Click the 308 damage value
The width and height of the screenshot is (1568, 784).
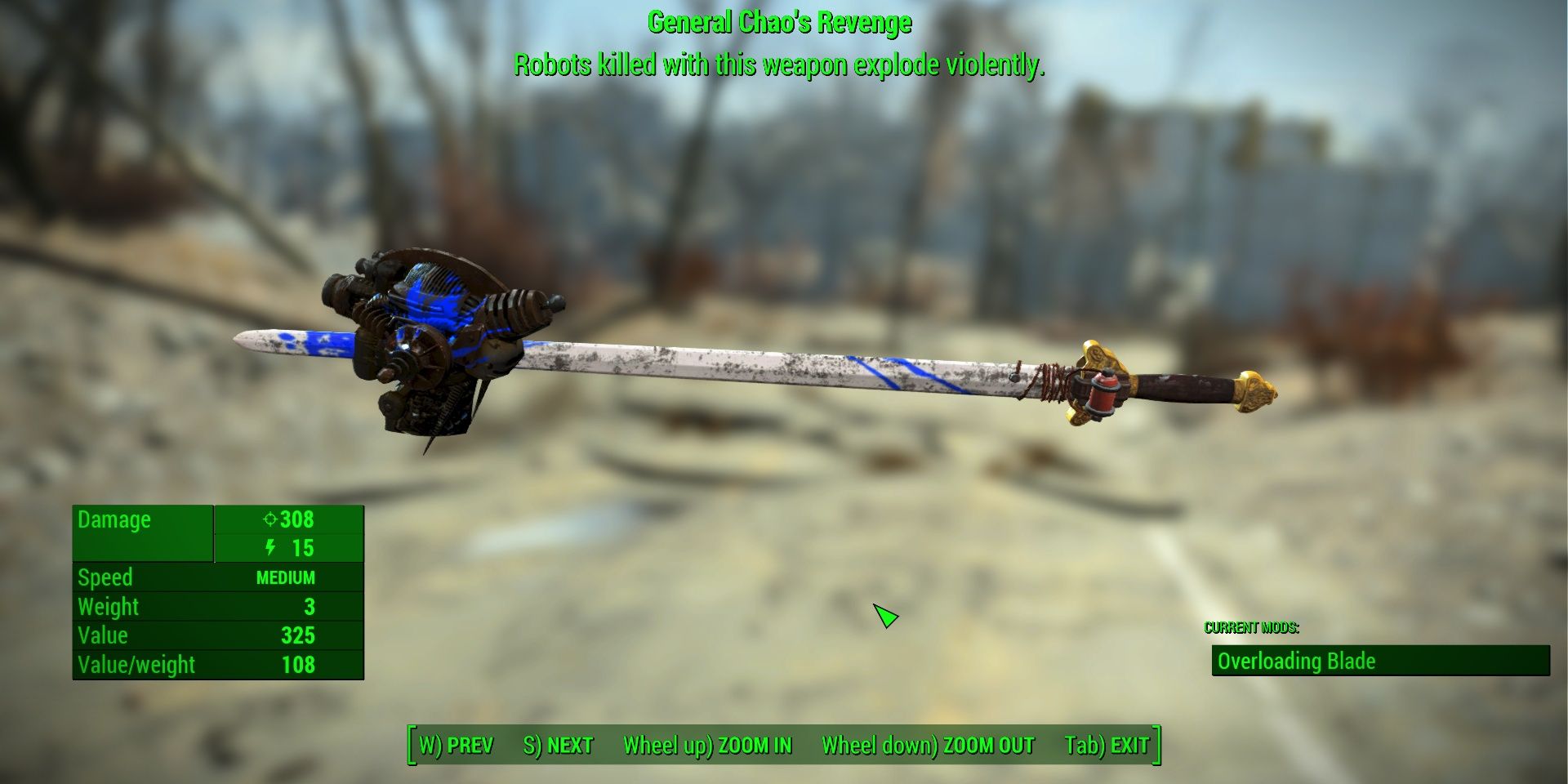pyautogui.click(x=296, y=520)
